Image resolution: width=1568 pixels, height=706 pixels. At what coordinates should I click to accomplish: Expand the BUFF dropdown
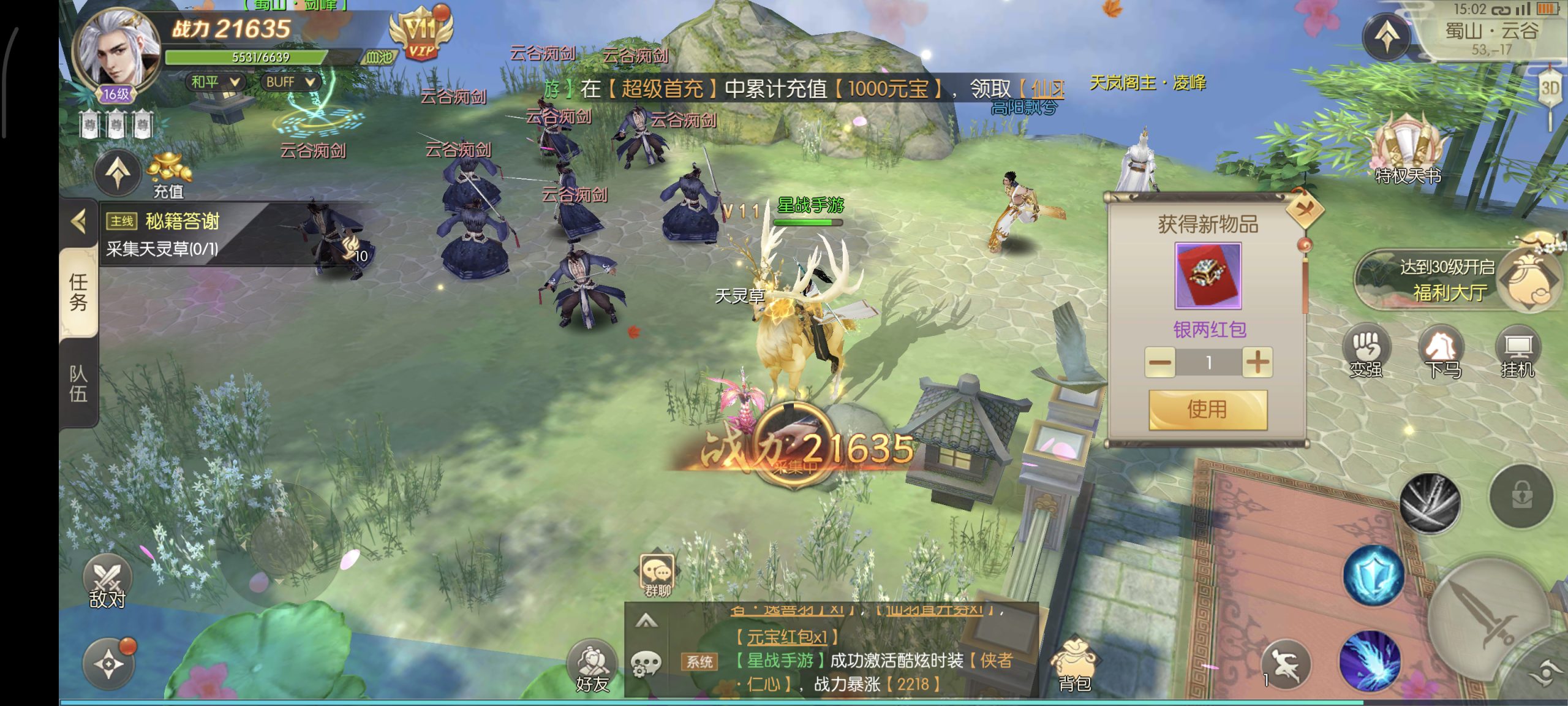click(x=291, y=82)
